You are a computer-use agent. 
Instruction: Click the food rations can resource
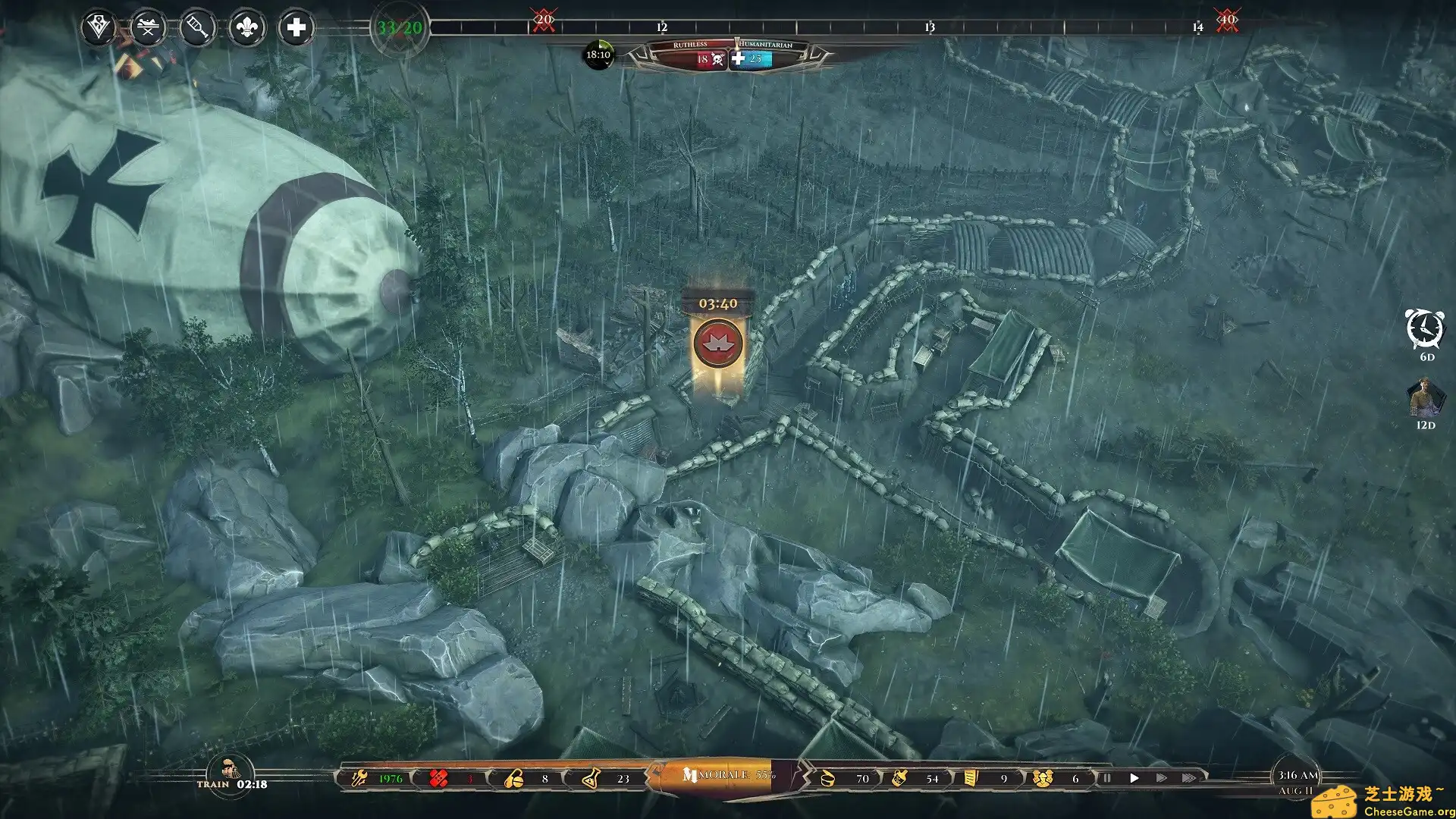pos(828,779)
